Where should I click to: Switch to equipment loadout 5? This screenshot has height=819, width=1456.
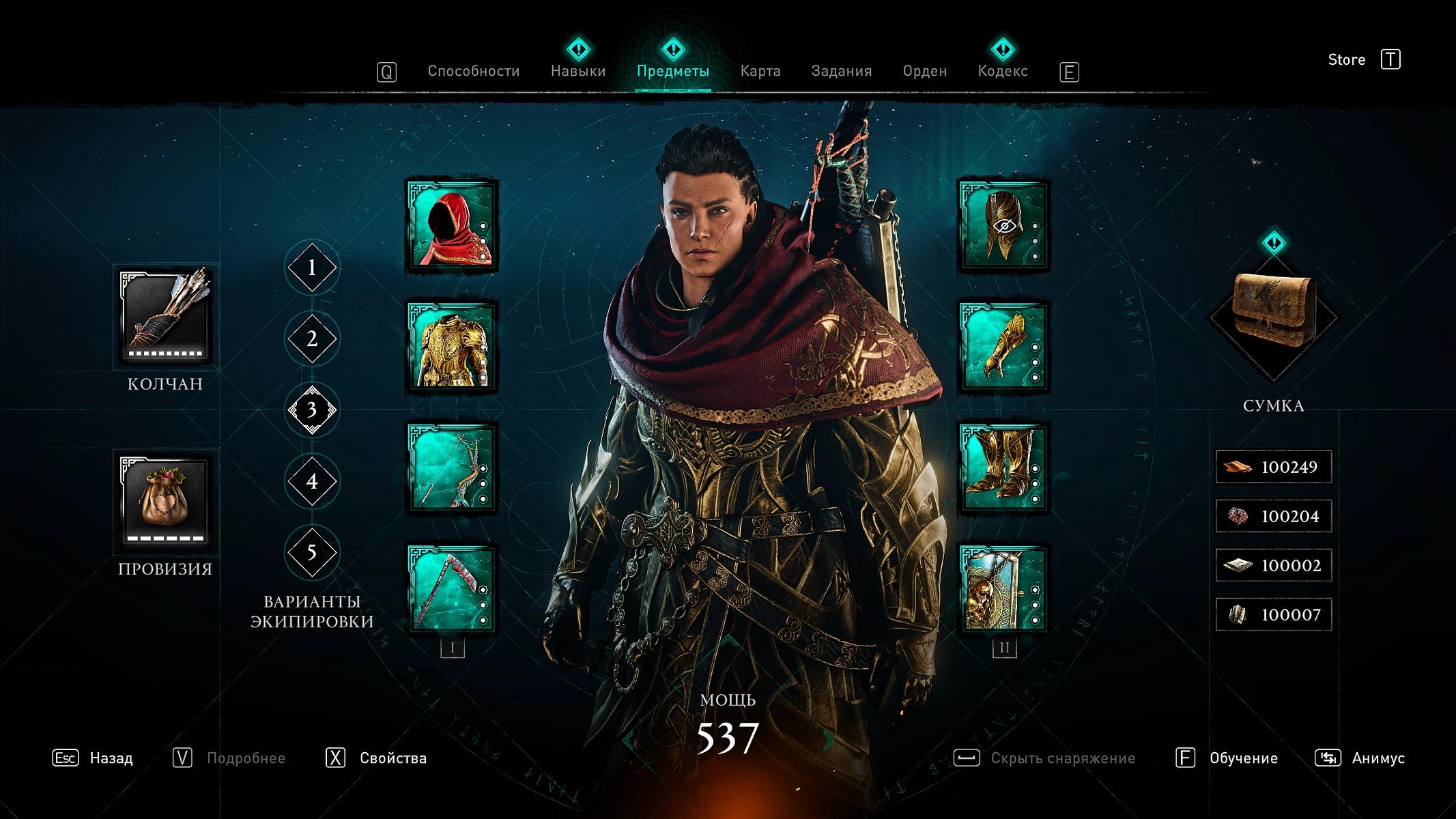click(312, 552)
